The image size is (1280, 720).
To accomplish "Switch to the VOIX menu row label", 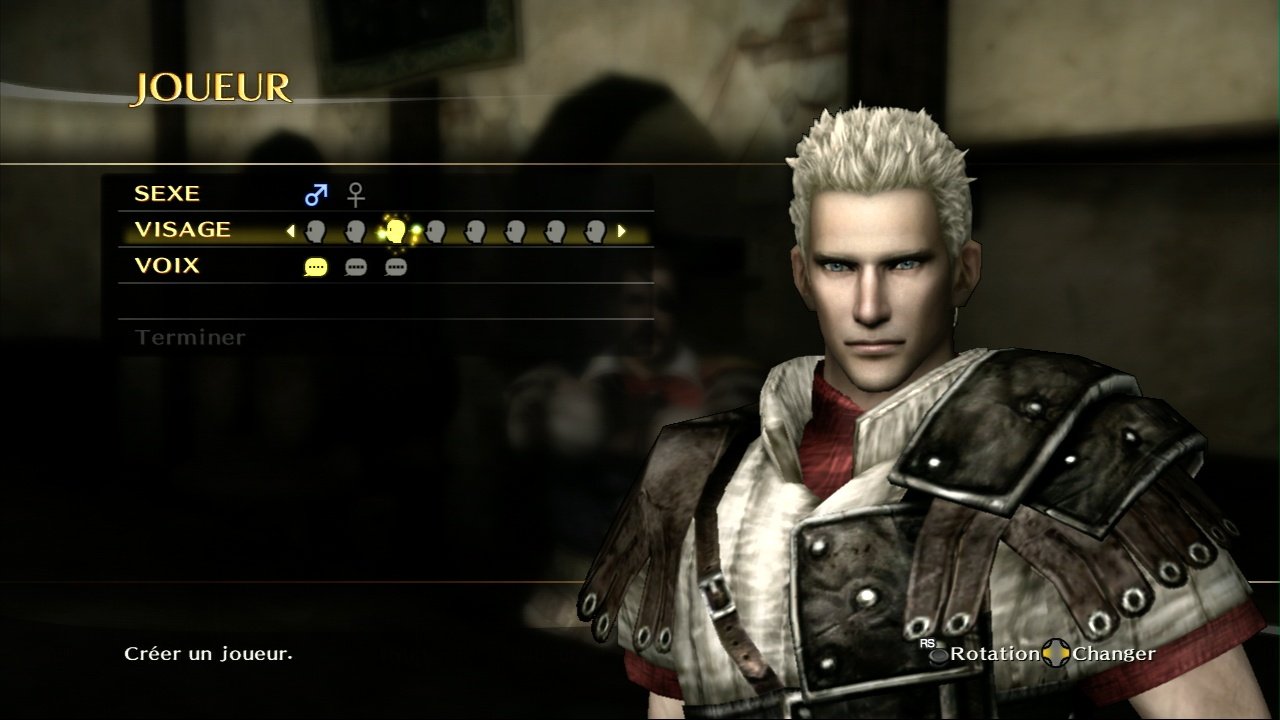I will pos(167,266).
